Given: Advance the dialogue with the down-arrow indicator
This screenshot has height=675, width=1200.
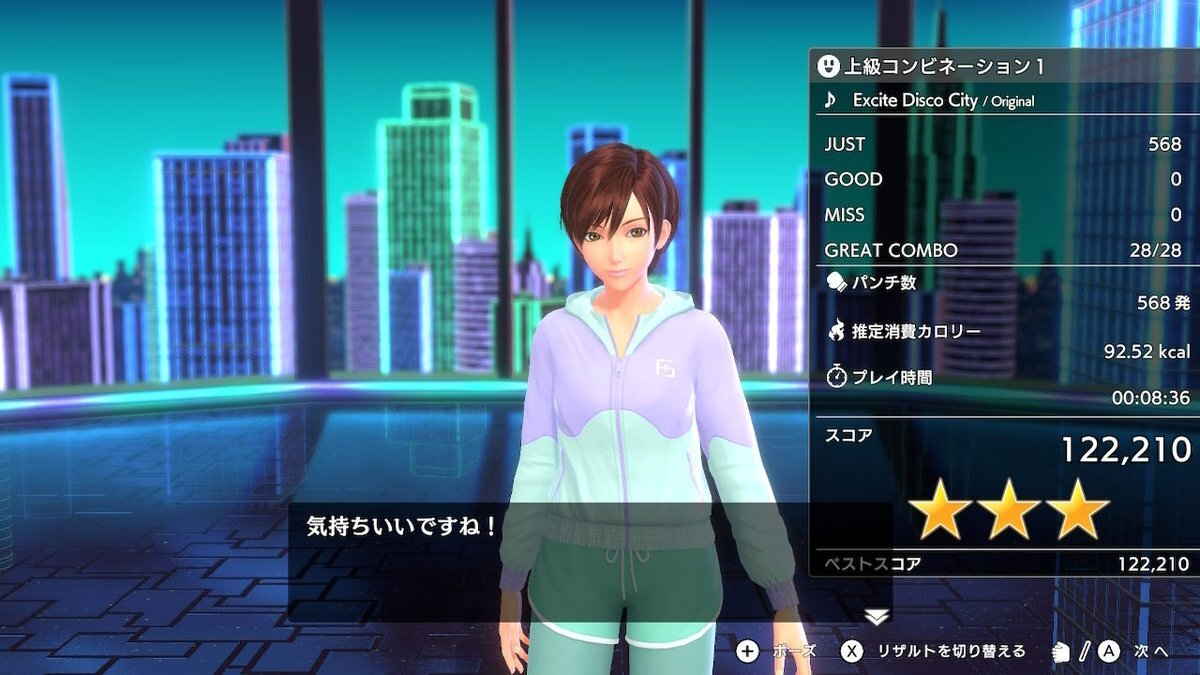Looking at the screenshot, I should click(876, 617).
